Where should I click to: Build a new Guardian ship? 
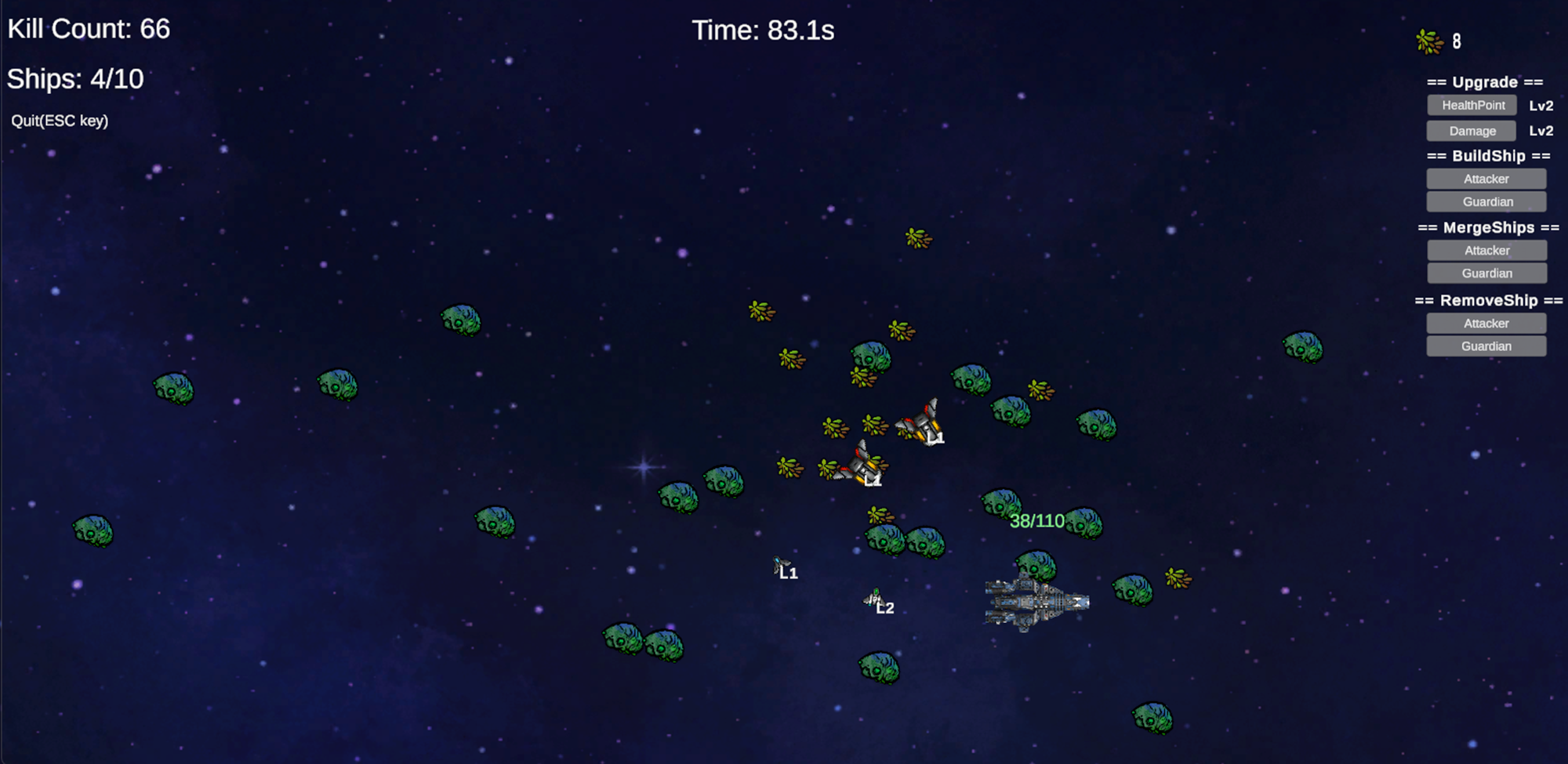[1486, 201]
